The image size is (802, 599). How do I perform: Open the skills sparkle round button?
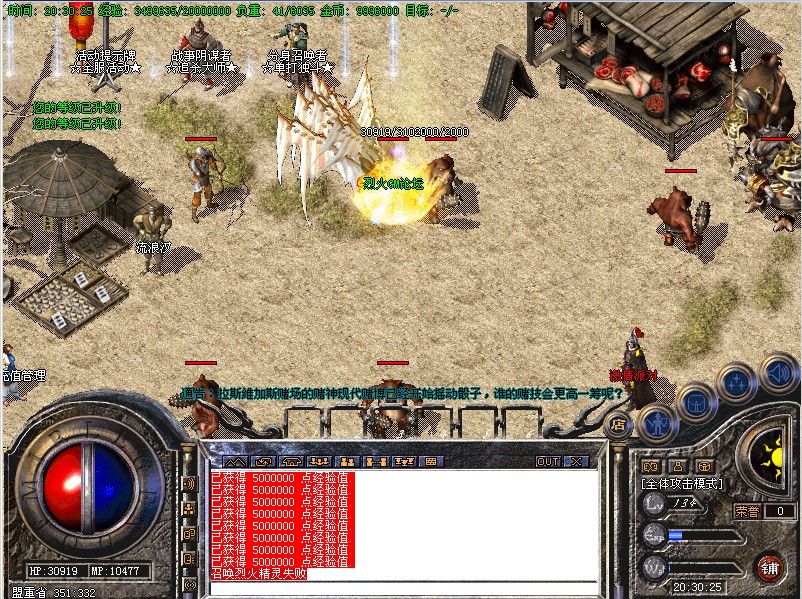pos(736,382)
